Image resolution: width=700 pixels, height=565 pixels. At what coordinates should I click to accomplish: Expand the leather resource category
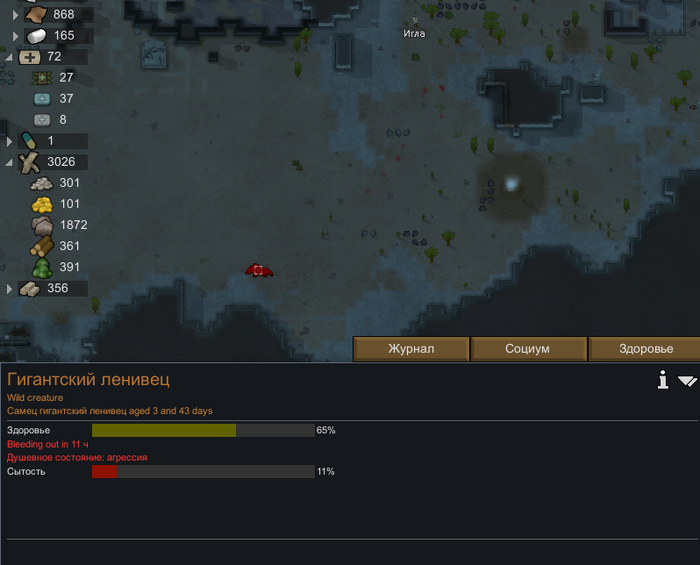click(x=15, y=15)
